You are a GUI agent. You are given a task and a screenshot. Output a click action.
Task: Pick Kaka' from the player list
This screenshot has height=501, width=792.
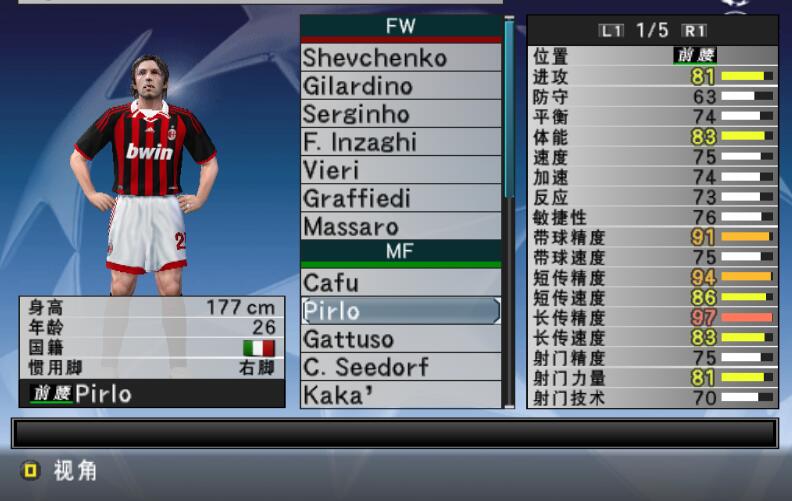tap(400, 395)
